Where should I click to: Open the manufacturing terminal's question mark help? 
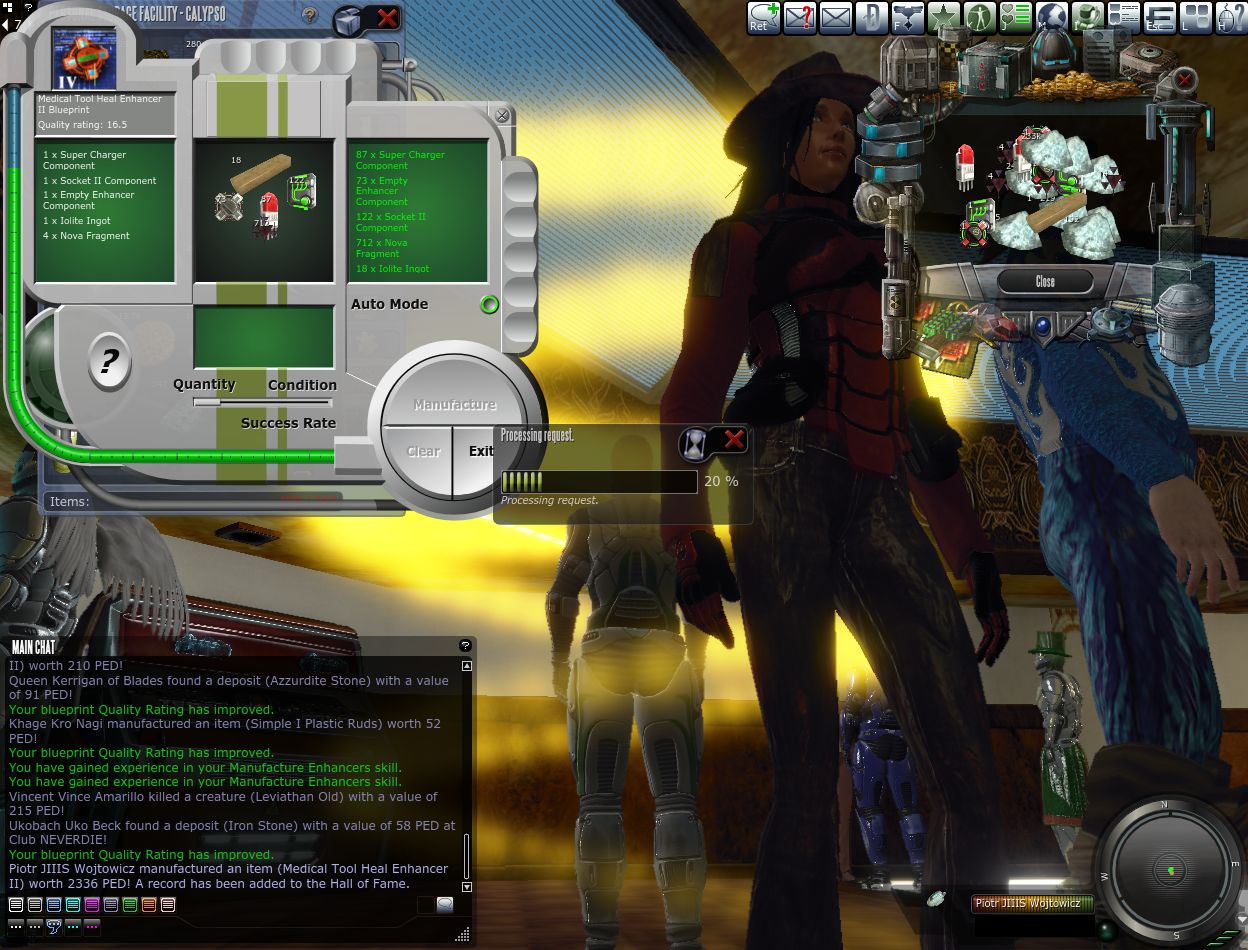click(109, 360)
